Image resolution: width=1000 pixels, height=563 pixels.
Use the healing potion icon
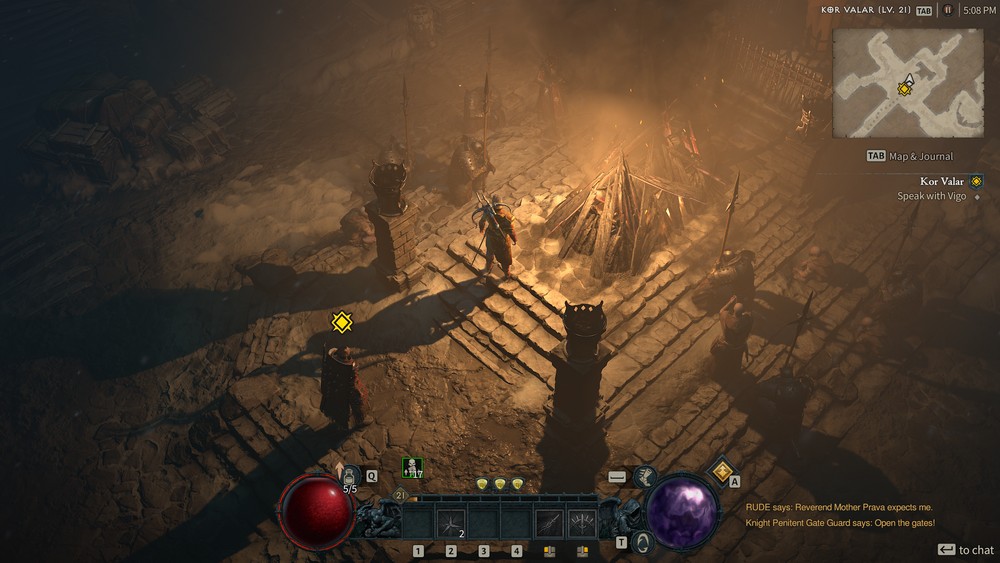pyautogui.click(x=350, y=474)
